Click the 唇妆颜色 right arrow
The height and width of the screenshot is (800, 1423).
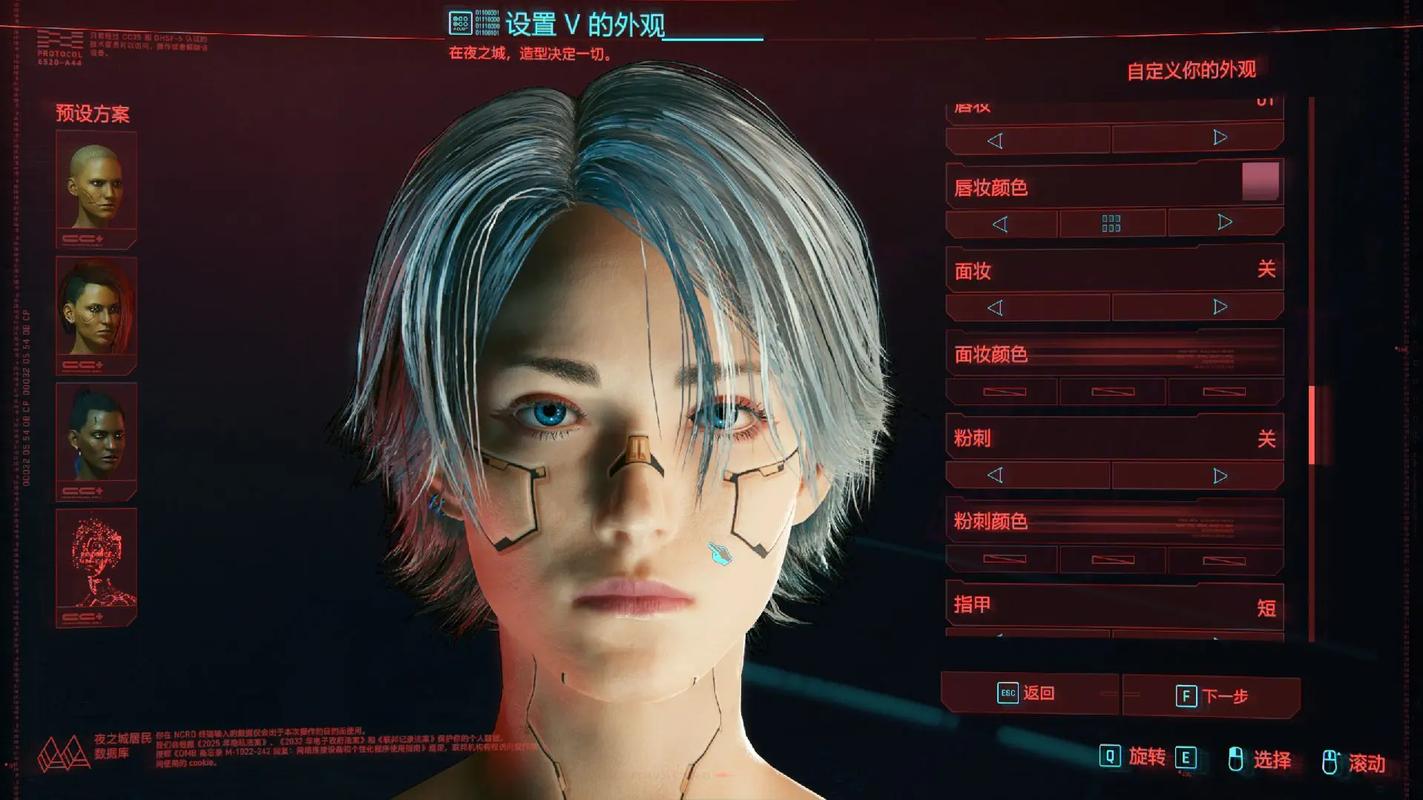point(1225,223)
